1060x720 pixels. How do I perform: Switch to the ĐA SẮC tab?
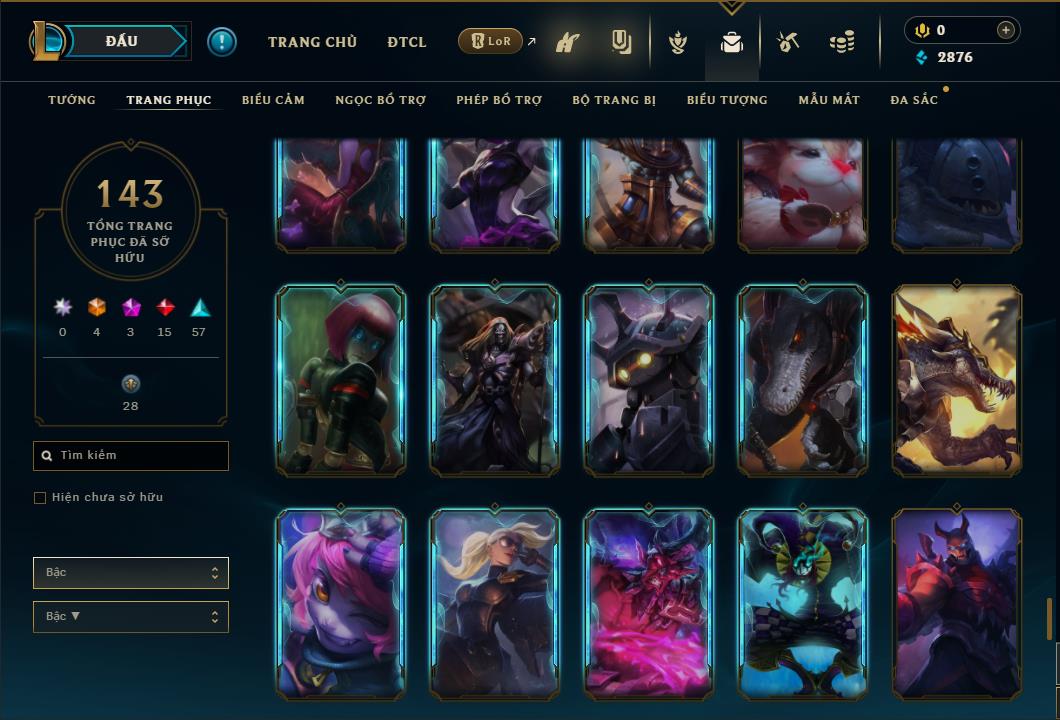click(x=914, y=100)
